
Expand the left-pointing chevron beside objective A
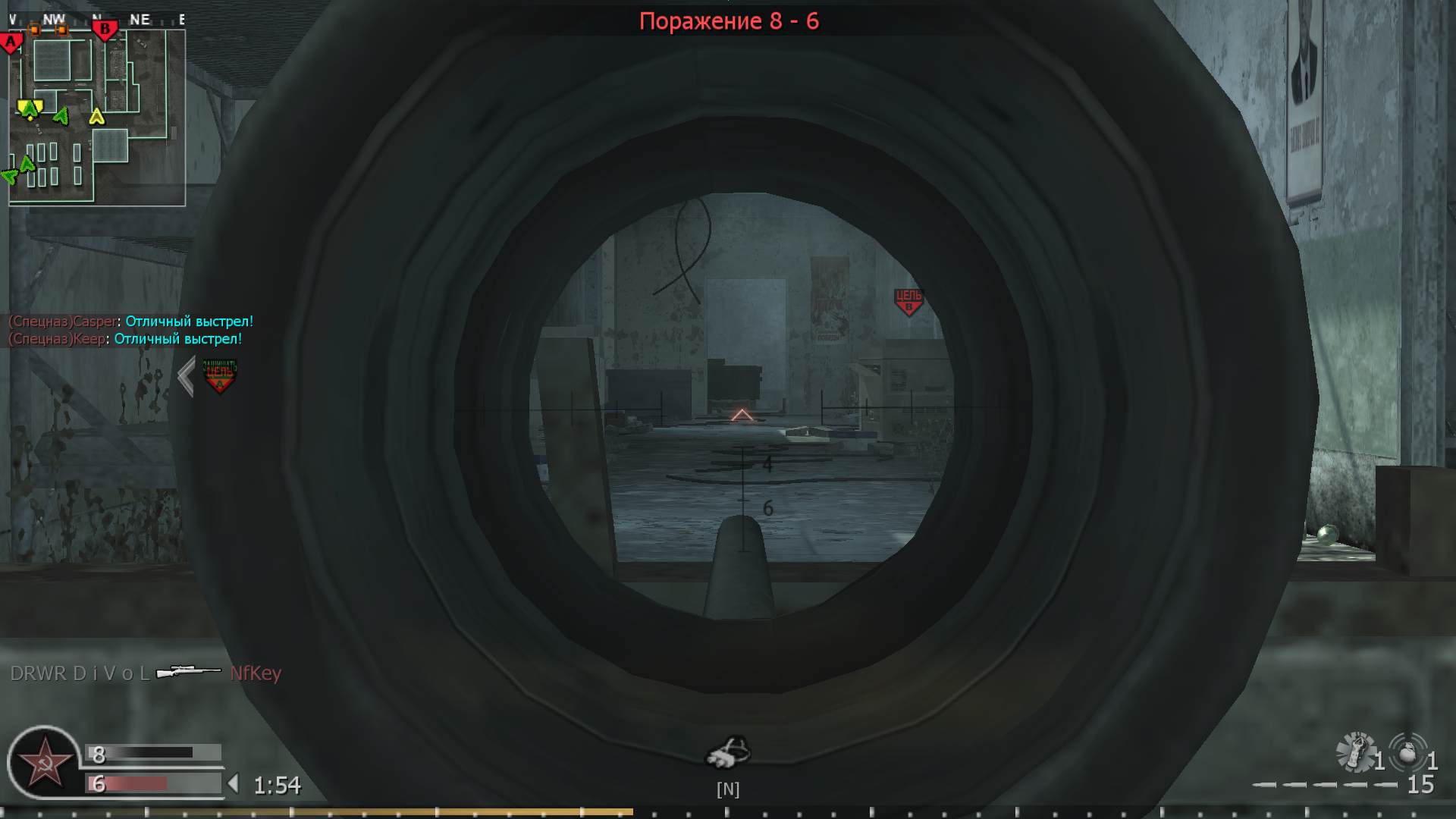click(184, 376)
